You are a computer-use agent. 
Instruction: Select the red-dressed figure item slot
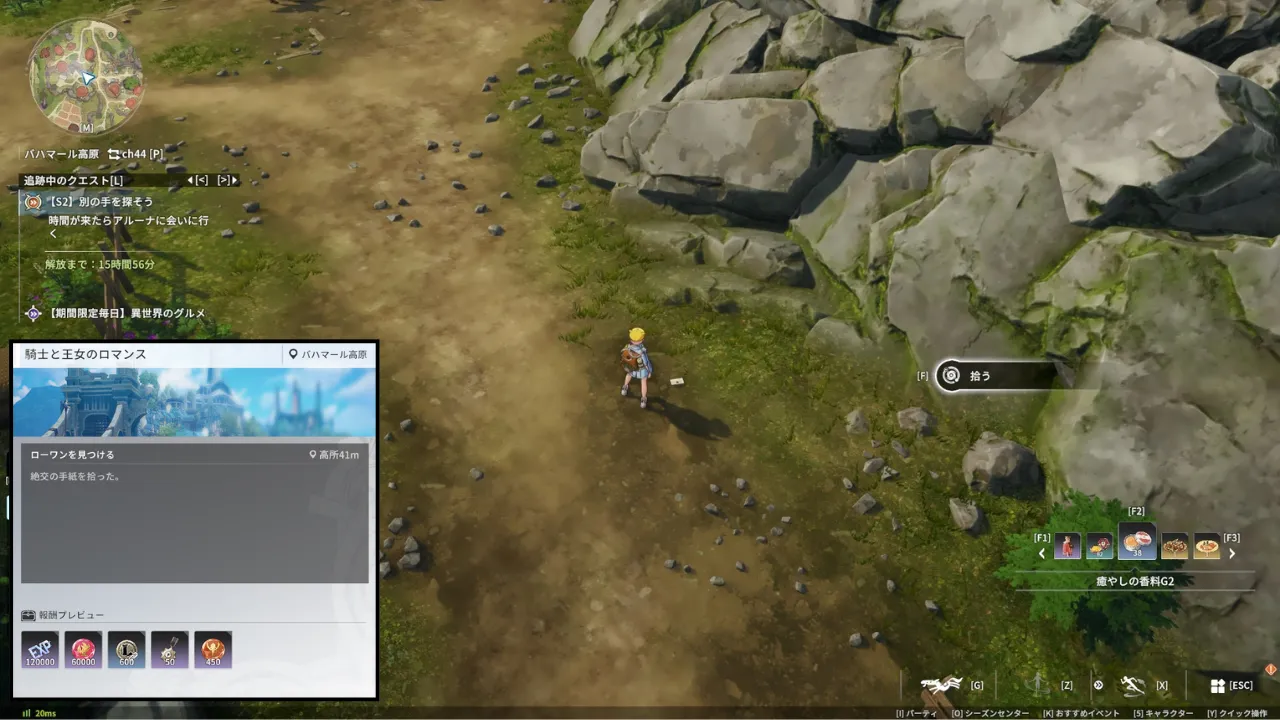click(1067, 546)
